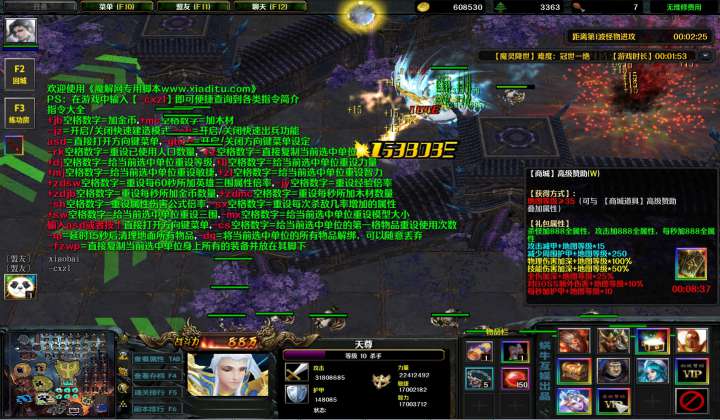Select the inventory item with count 150

[x=514, y=378]
